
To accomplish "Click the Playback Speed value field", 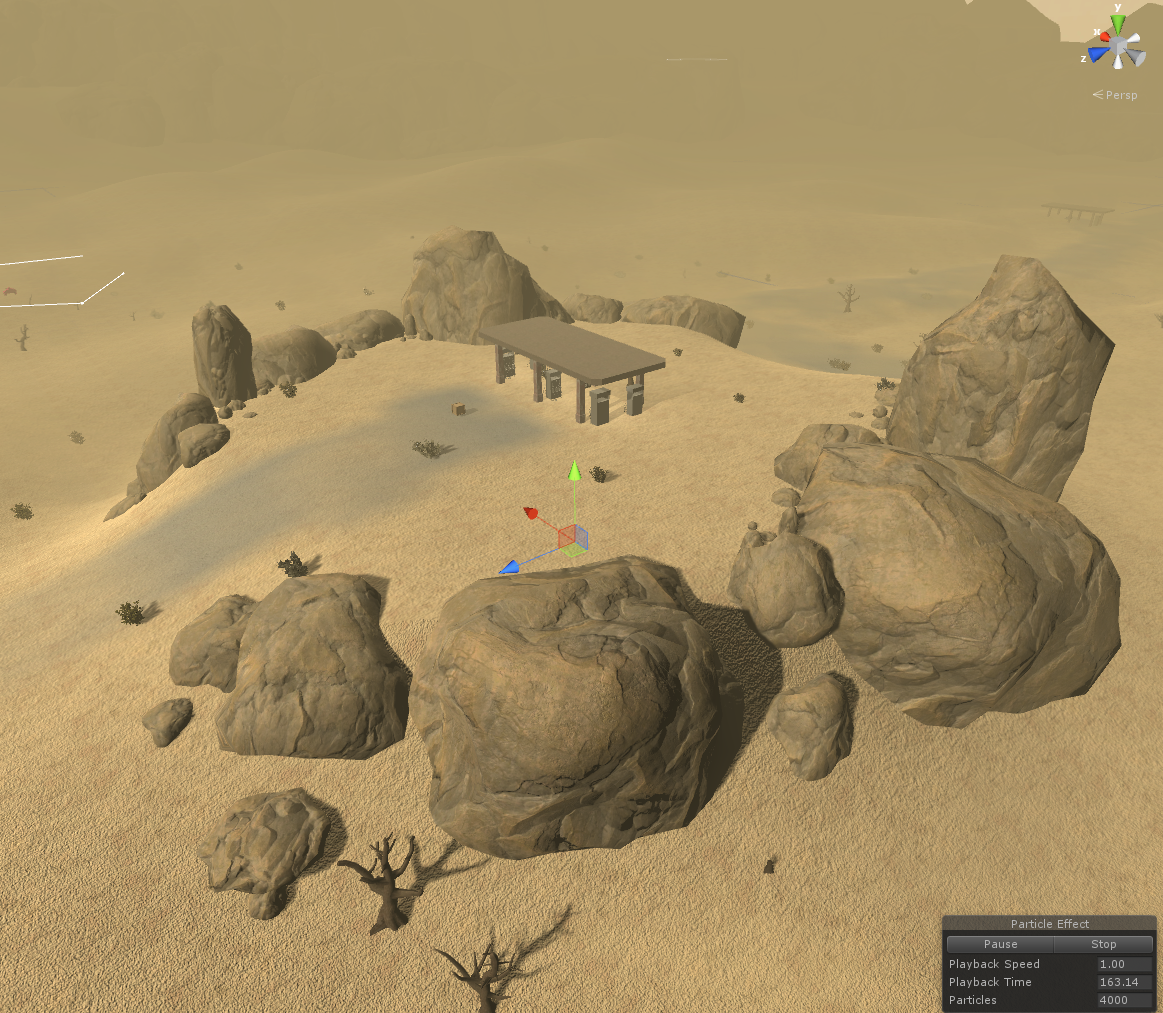I will coord(1124,964).
